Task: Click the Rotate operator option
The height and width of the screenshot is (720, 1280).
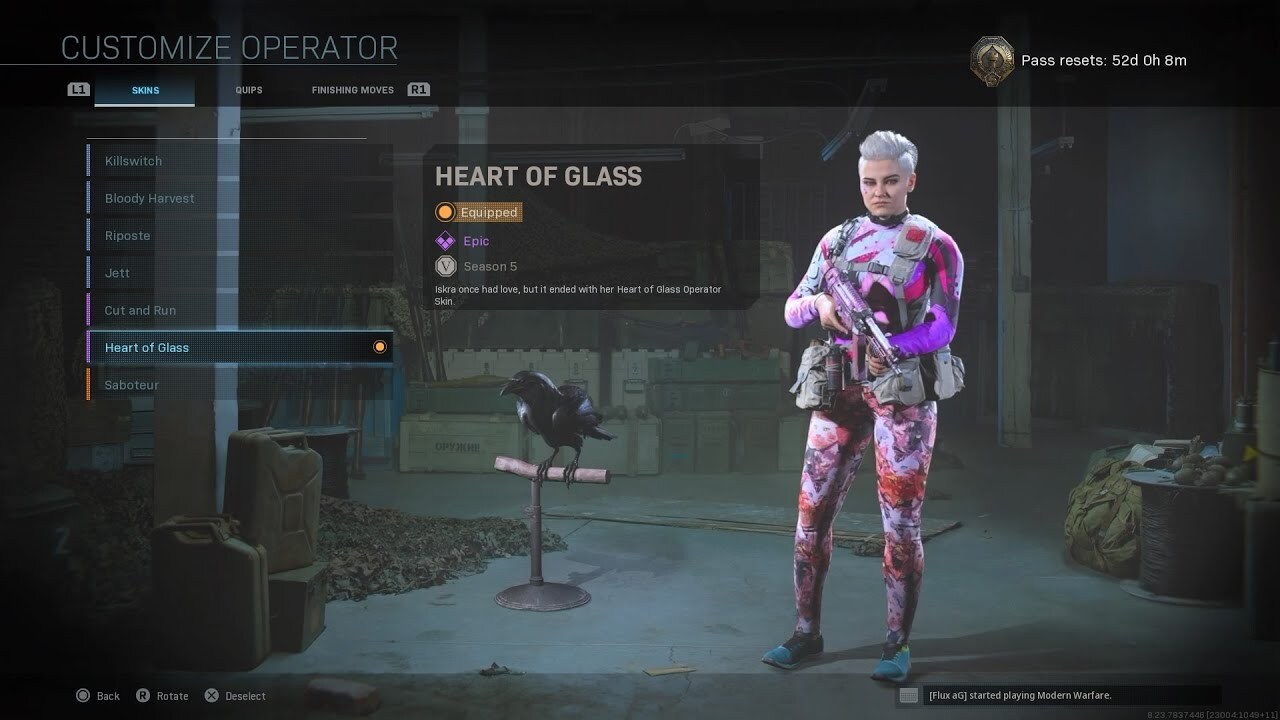Action: coord(162,696)
